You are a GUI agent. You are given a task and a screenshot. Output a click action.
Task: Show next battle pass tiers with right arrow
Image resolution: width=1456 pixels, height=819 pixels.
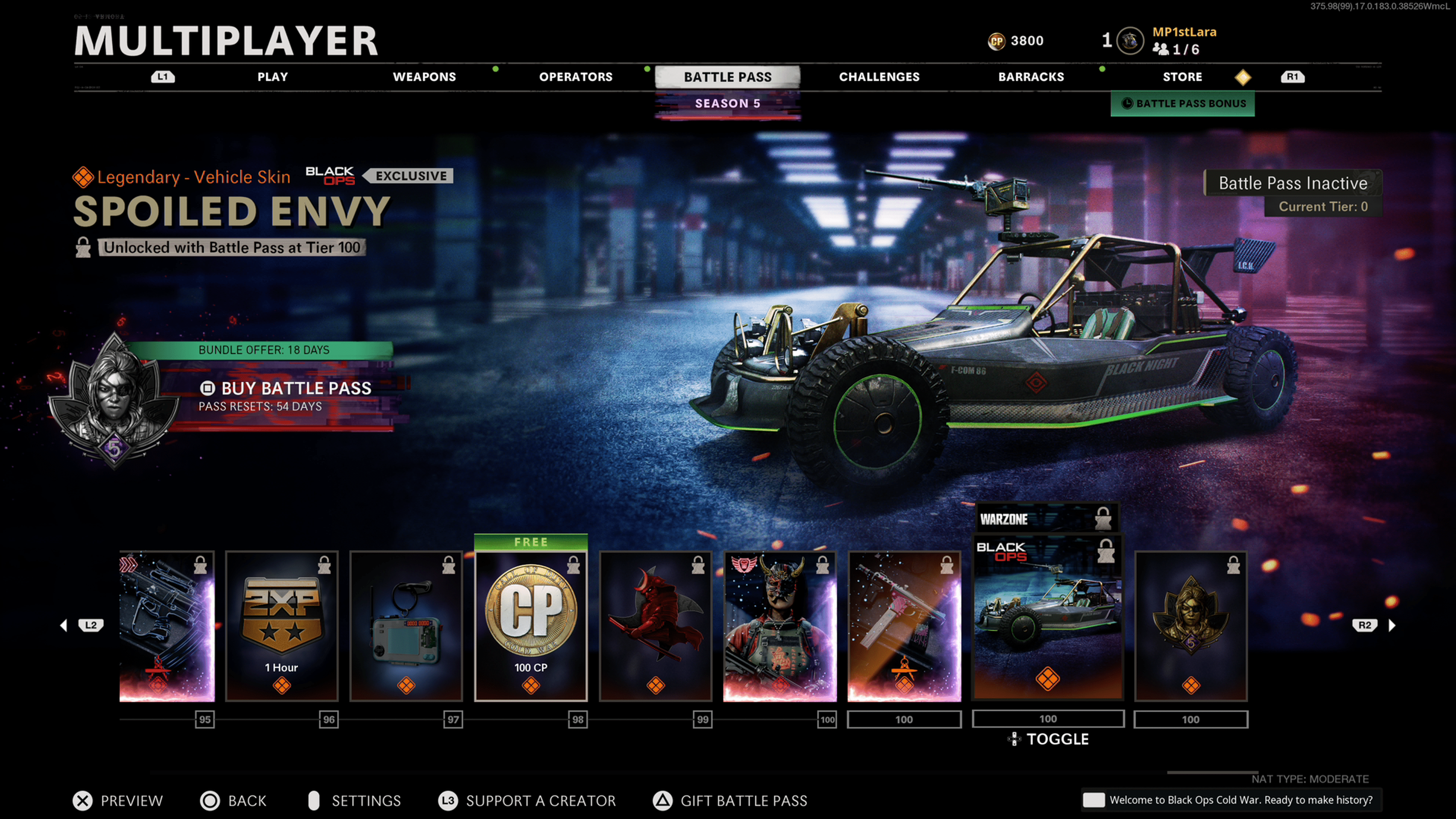coord(1392,625)
